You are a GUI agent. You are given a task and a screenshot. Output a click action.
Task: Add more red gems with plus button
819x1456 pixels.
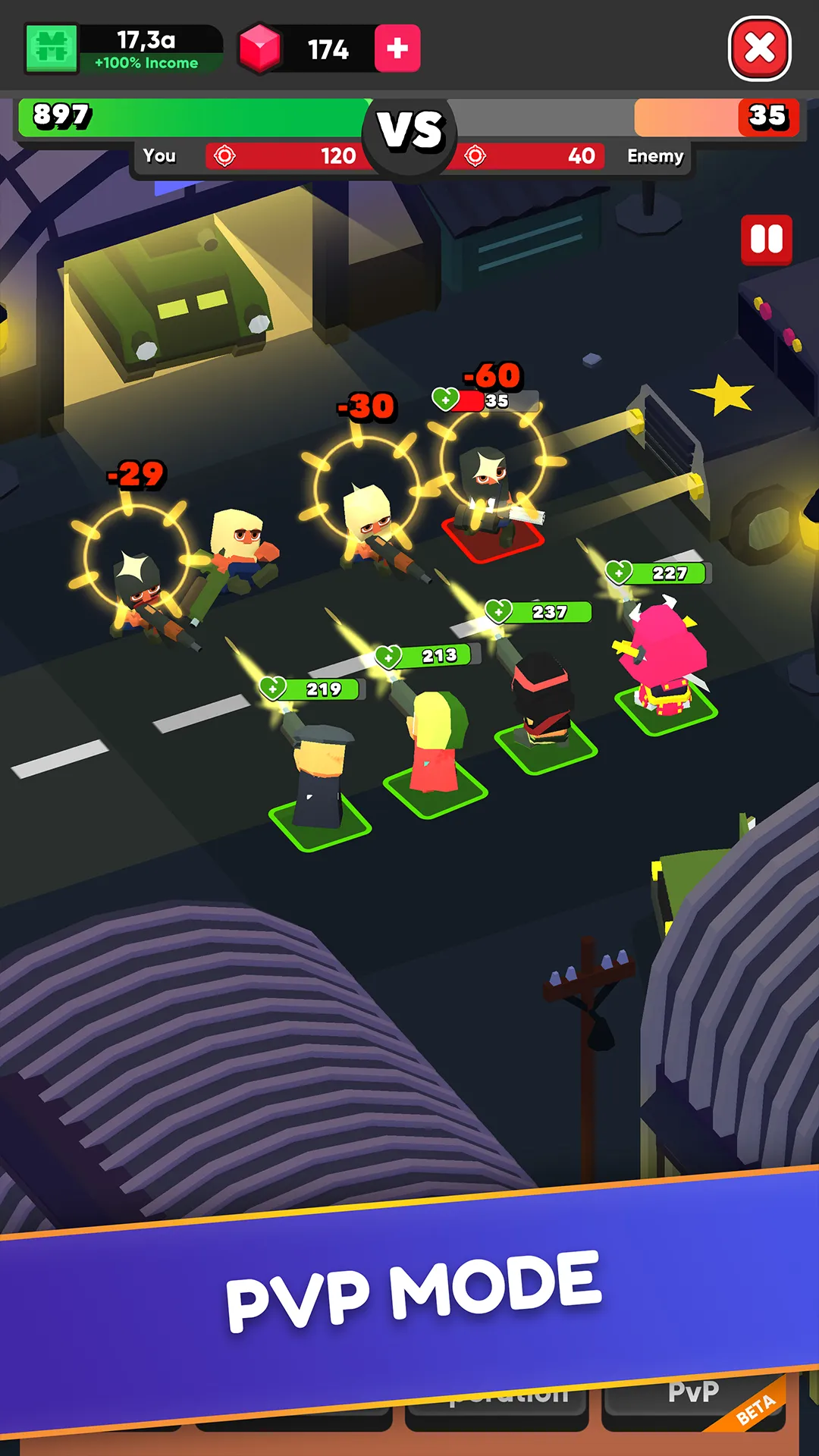coord(397,49)
